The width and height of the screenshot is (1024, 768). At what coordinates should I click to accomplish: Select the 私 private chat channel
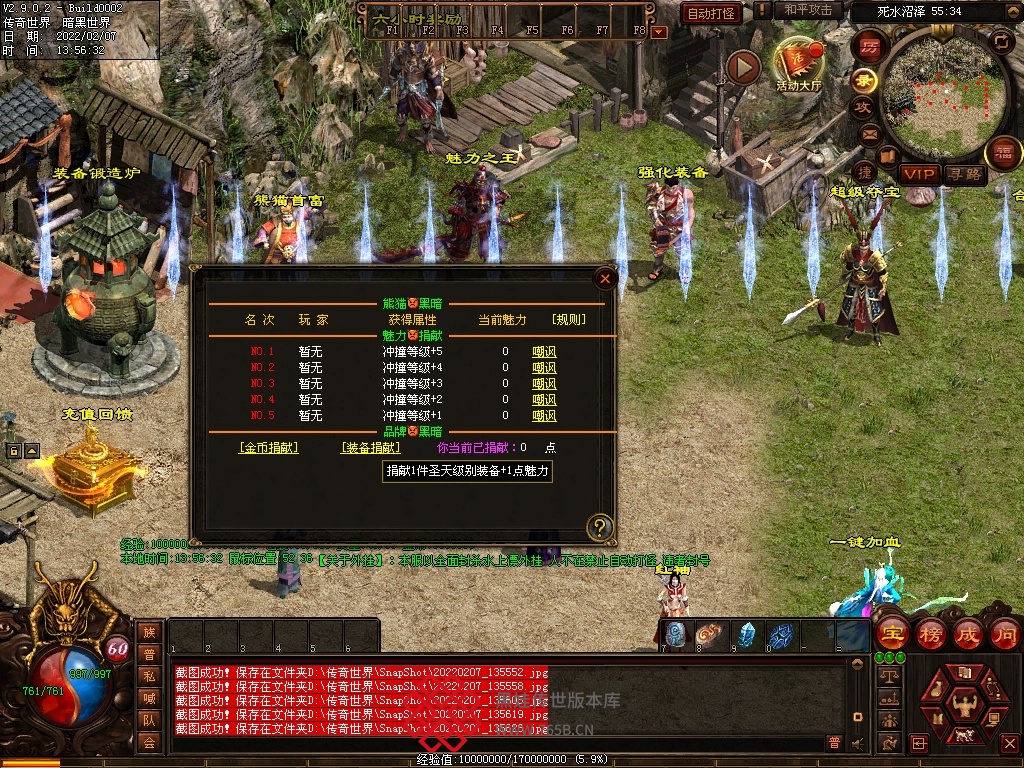tap(149, 675)
